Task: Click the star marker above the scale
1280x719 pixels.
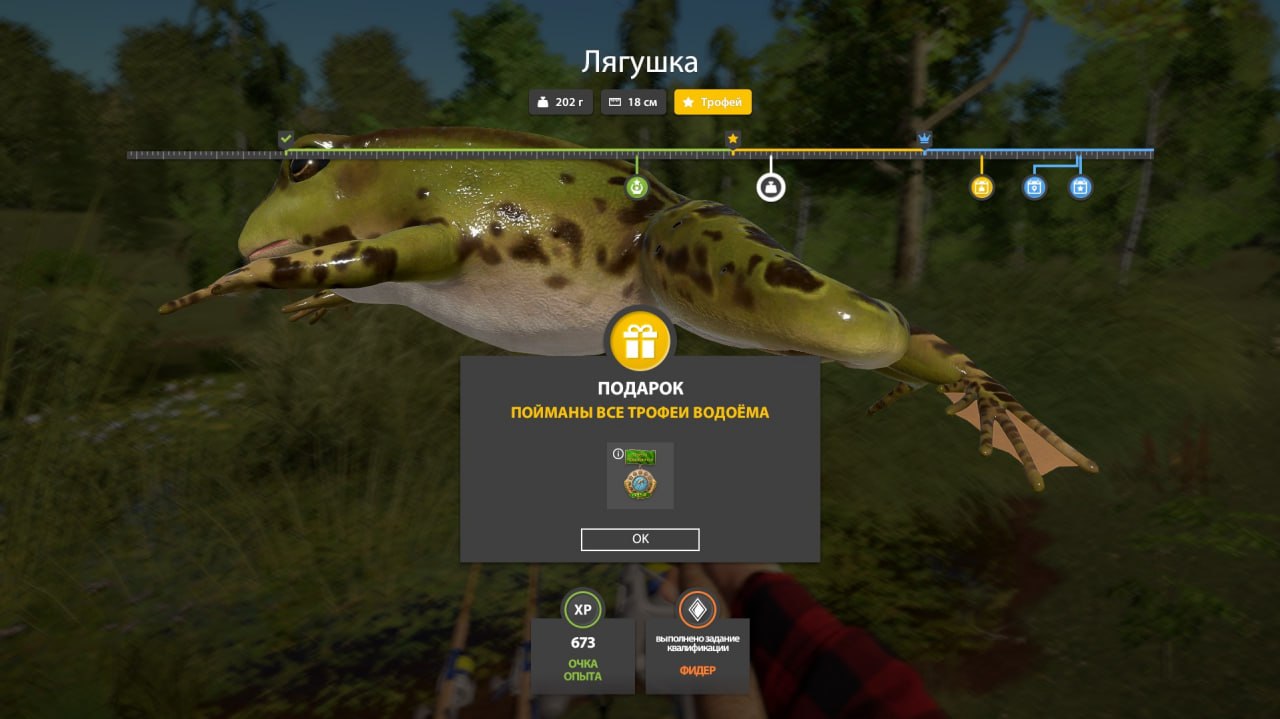Action: (x=733, y=138)
